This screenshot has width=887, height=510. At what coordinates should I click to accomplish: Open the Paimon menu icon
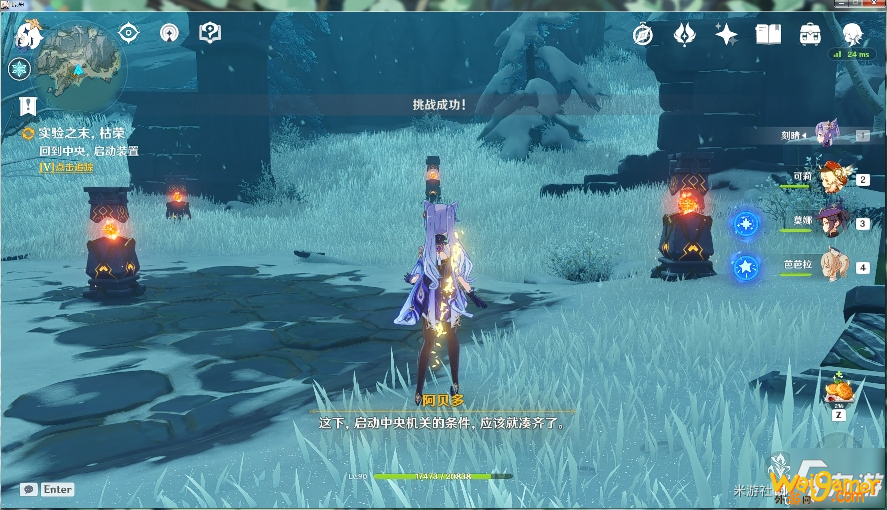pyautogui.click(x=28, y=37)
